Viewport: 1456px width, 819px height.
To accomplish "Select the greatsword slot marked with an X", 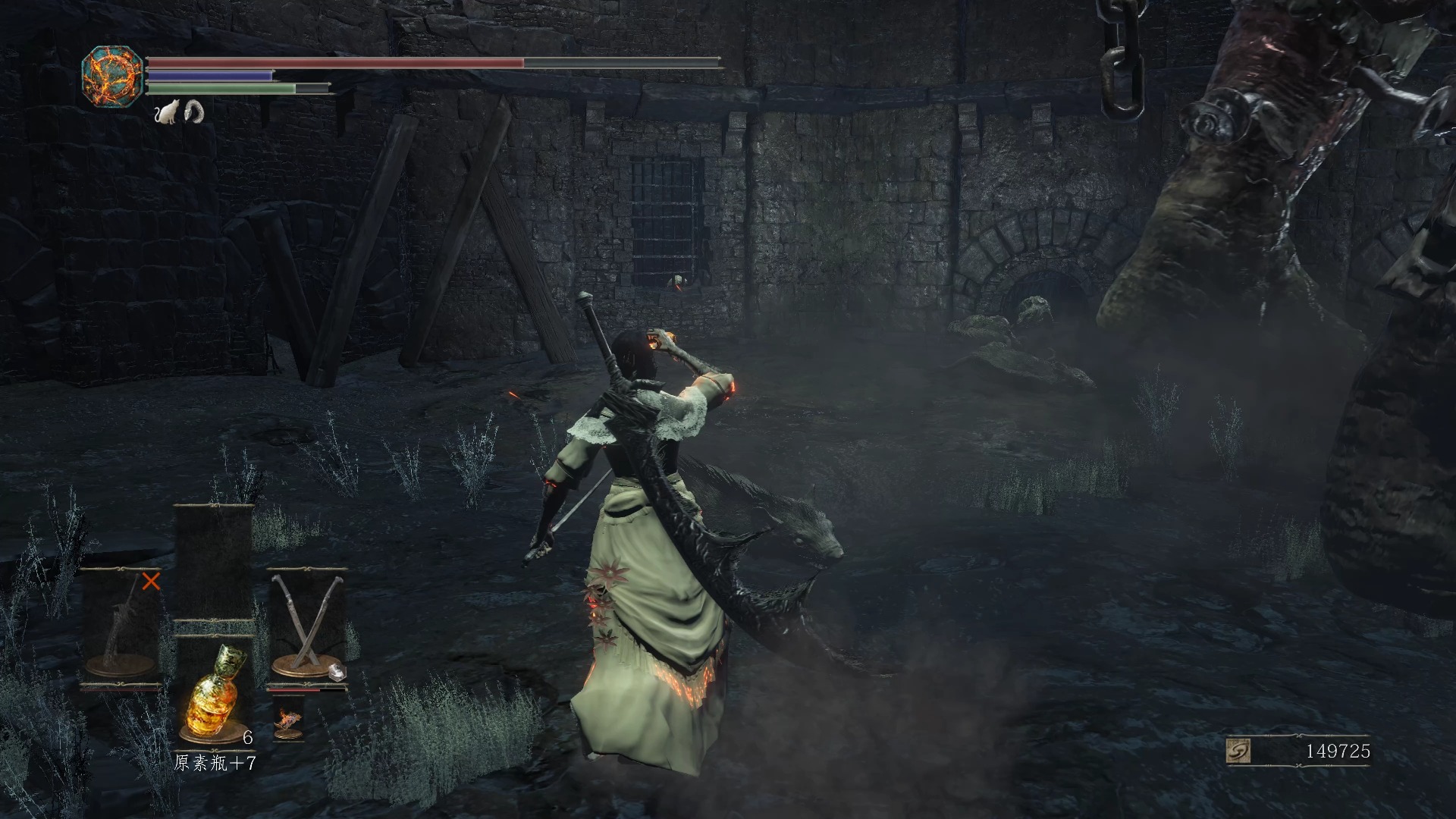I will click(121, 628).
